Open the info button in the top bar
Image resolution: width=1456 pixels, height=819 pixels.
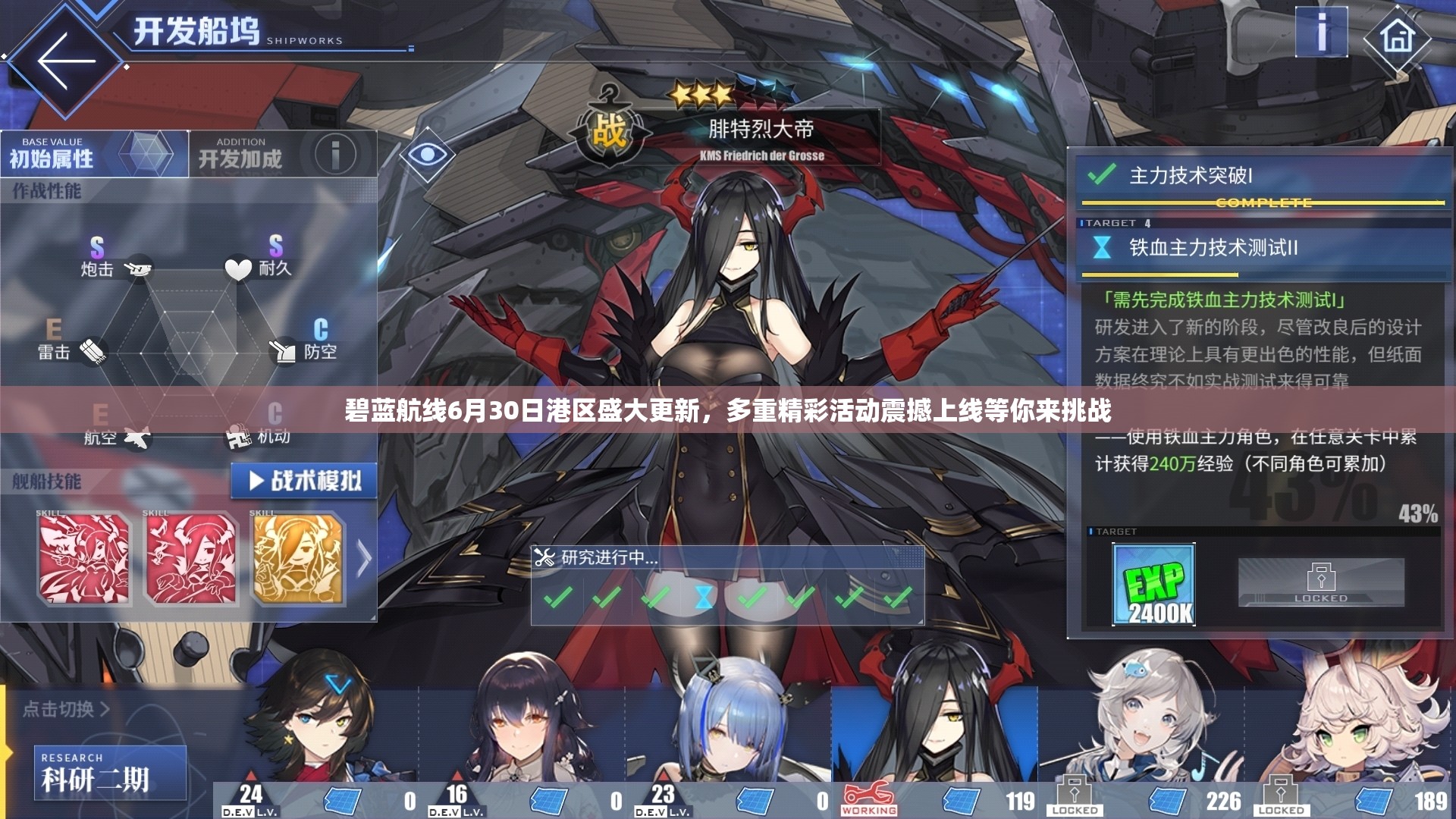pyautogui.click(x=1321, y=33)
